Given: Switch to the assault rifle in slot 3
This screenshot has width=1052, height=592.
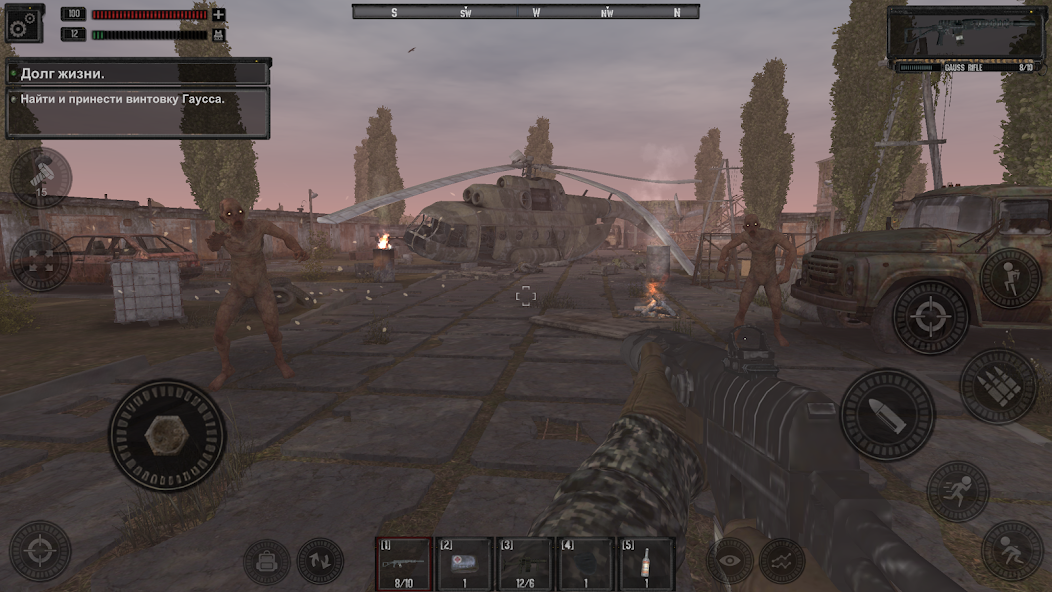Looking at the screenshot, I should coord(525,564).
